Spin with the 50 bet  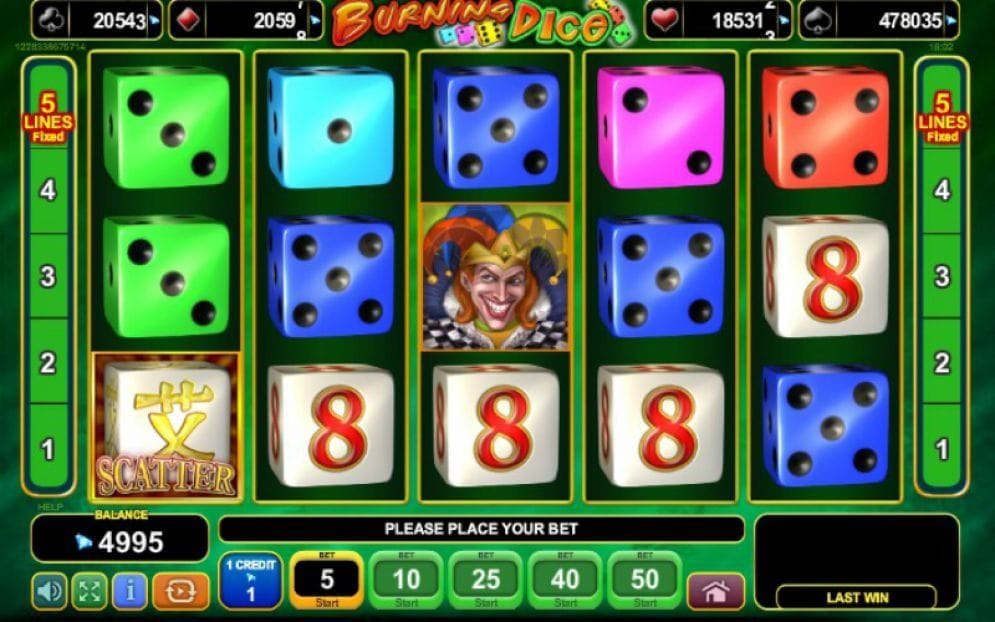(x=645, y=580)
